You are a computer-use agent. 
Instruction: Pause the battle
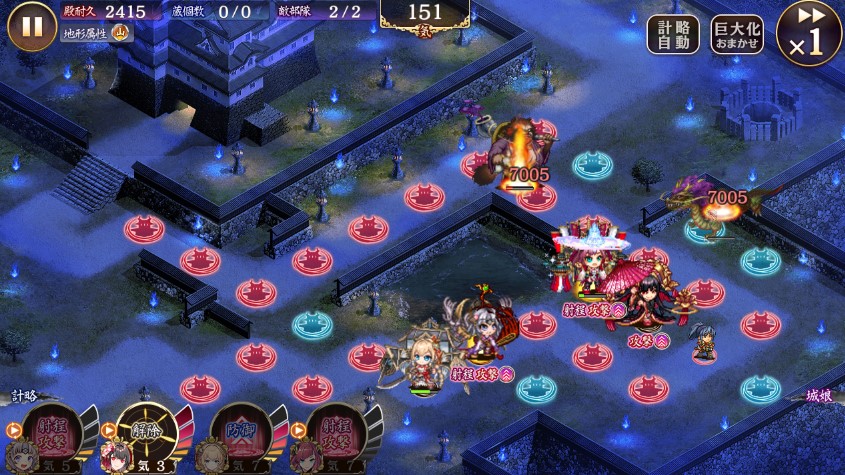click(x=32, y=27)
